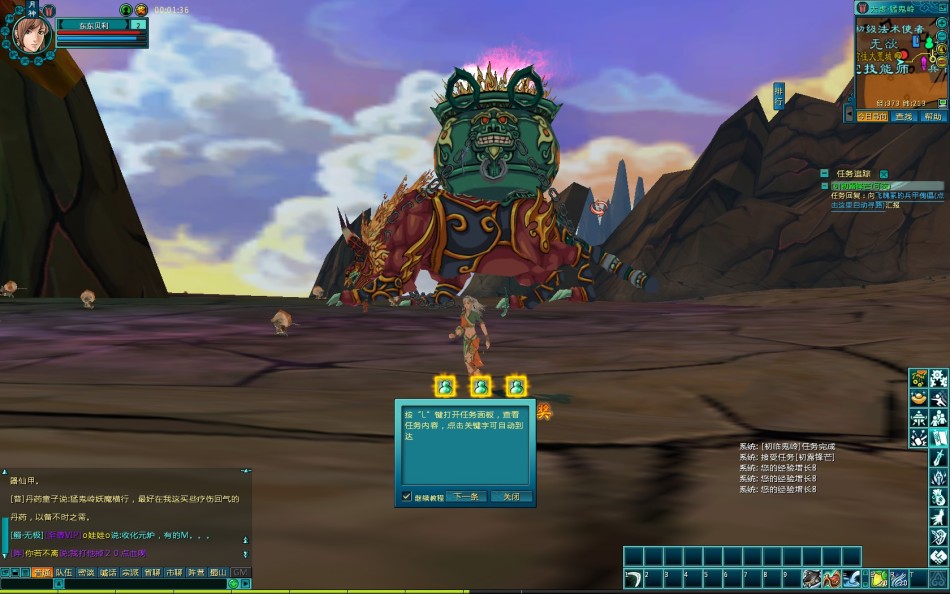Open the GM chat tab
The image size is (950, 594).
click(x=240, y=573)
